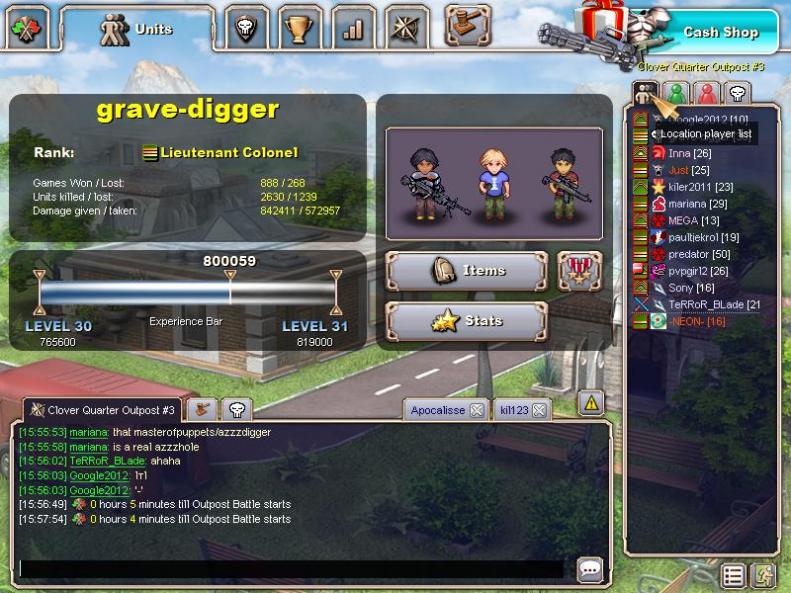Select player mariana in the player list

[688, 203]
